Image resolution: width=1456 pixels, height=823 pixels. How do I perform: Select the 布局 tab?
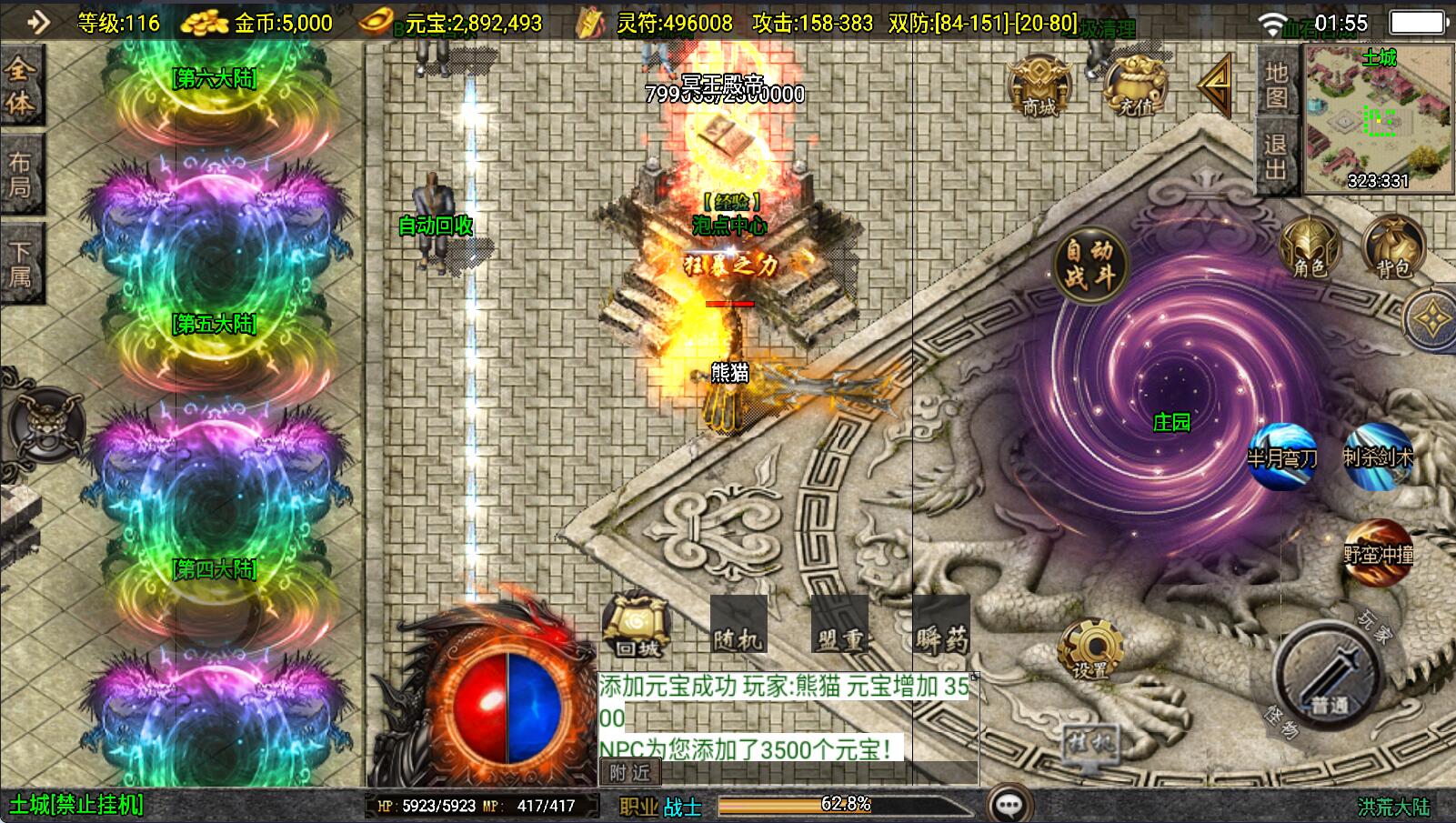tap(21, 175)
